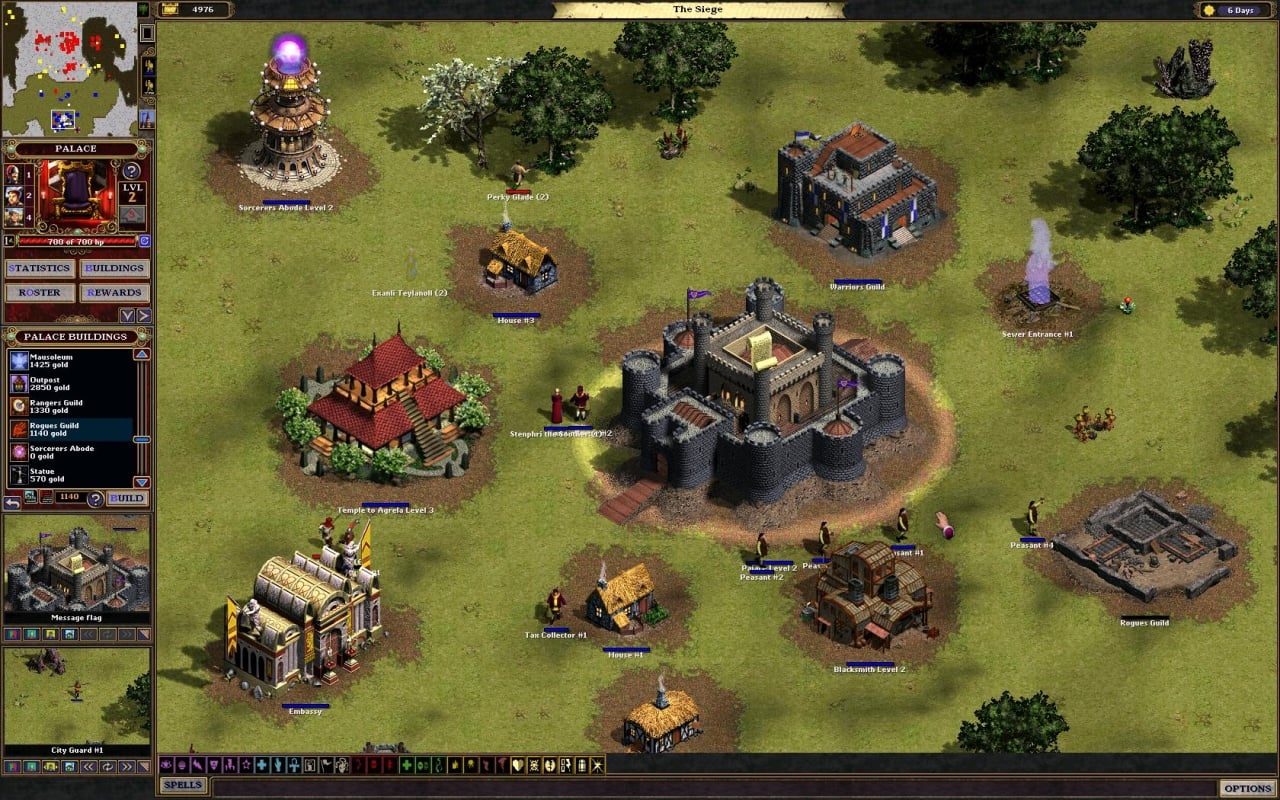
Task: Show the hero Roster
Action: 40,293
